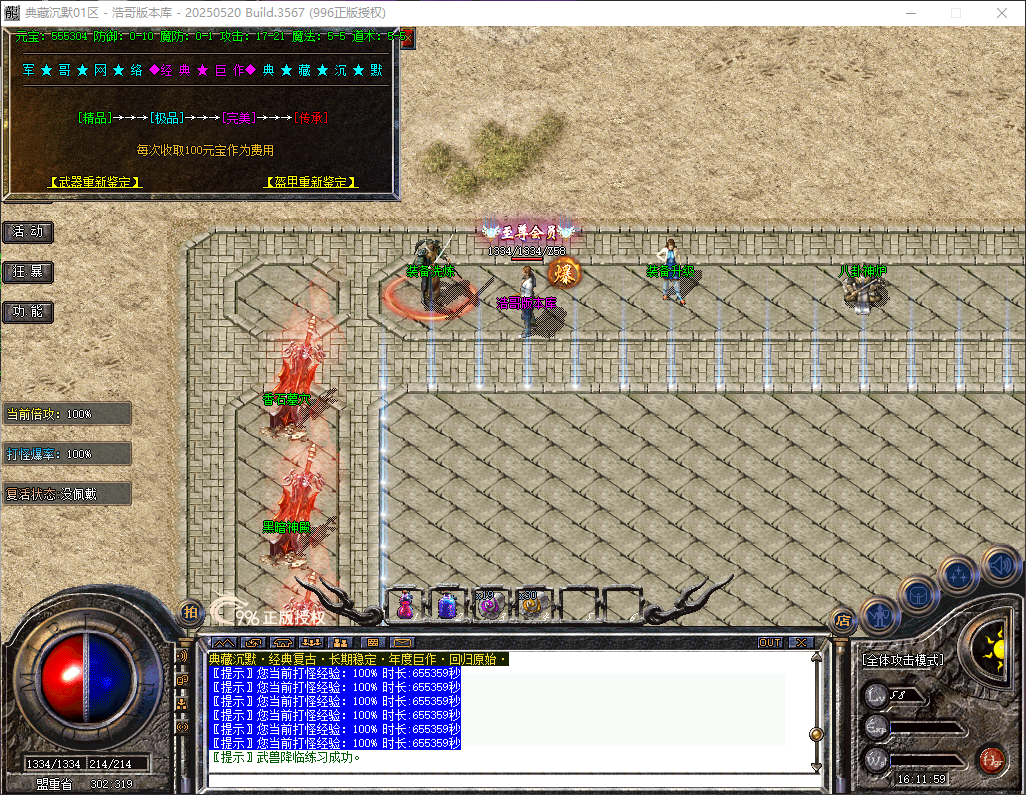The height and width of the screenshot is (795, 1026).
Task: Click the 爆 badge icon
Action: (x=564, y=271)
